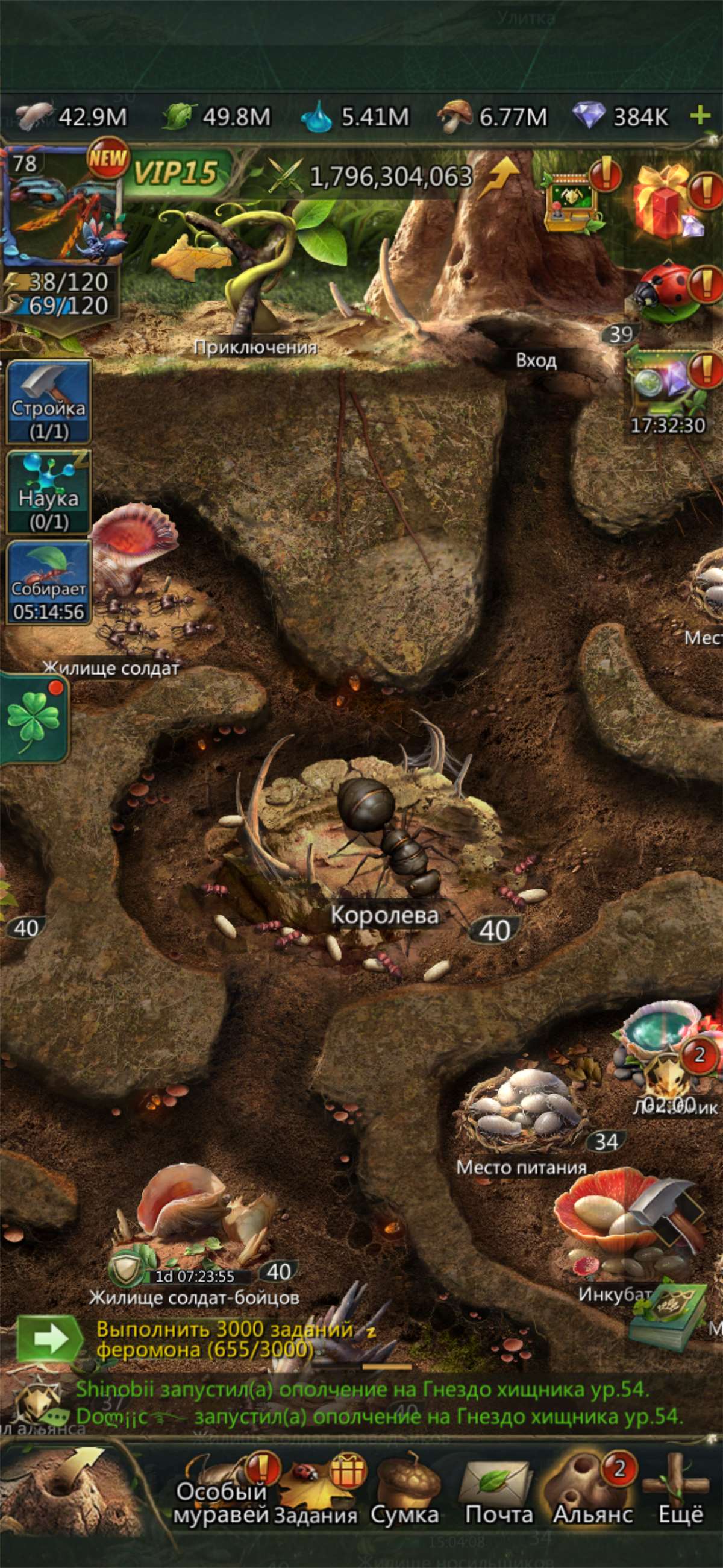Open the Наука research queue

(49, 492)
